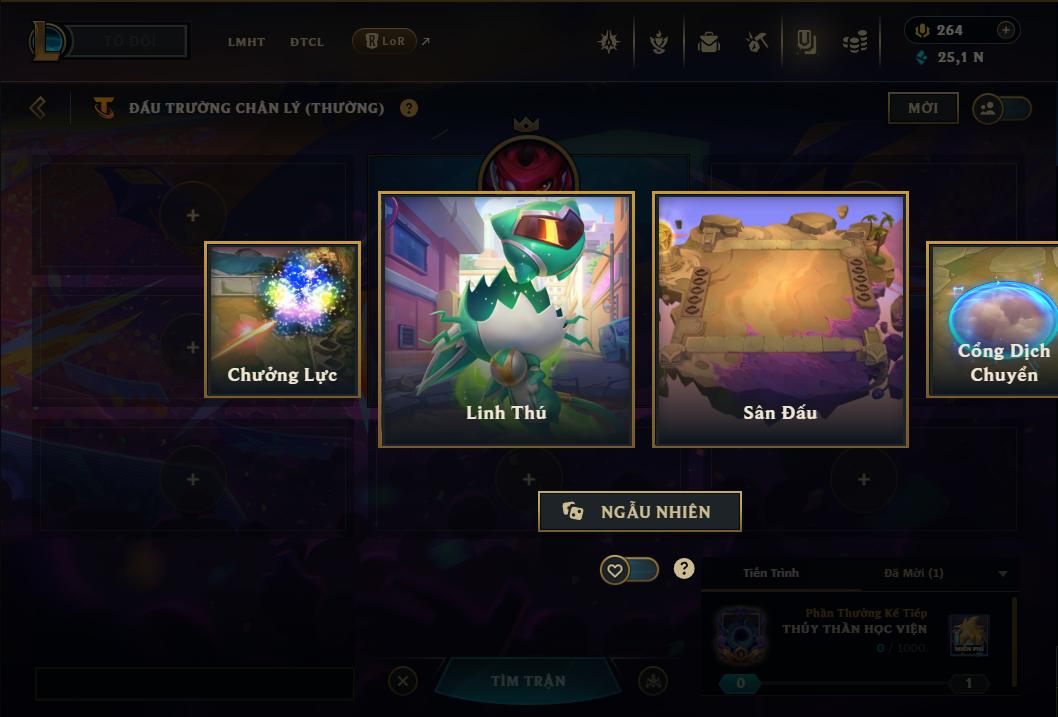Switch to the Đã Mời (1) tab
Screen dimensions: 1058x717
pos(914,573)
